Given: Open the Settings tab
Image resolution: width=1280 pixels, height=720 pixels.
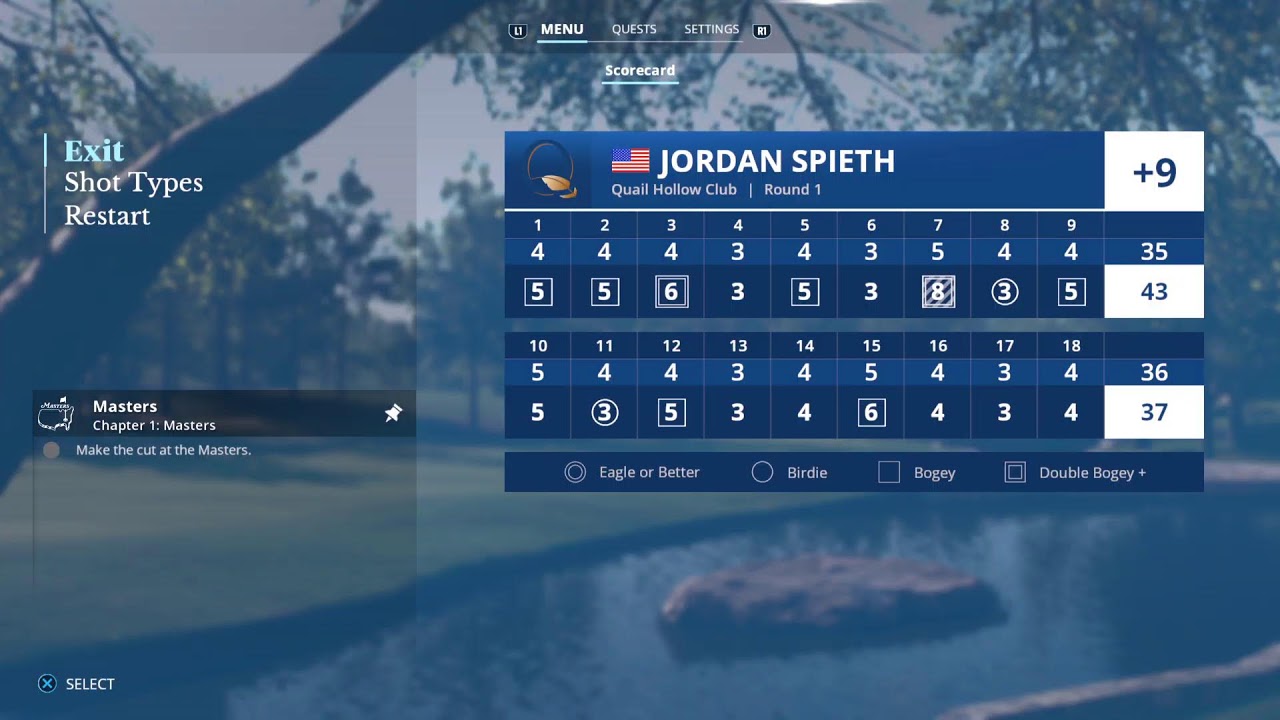Looking at the screenshot, I should click(711, 30).
